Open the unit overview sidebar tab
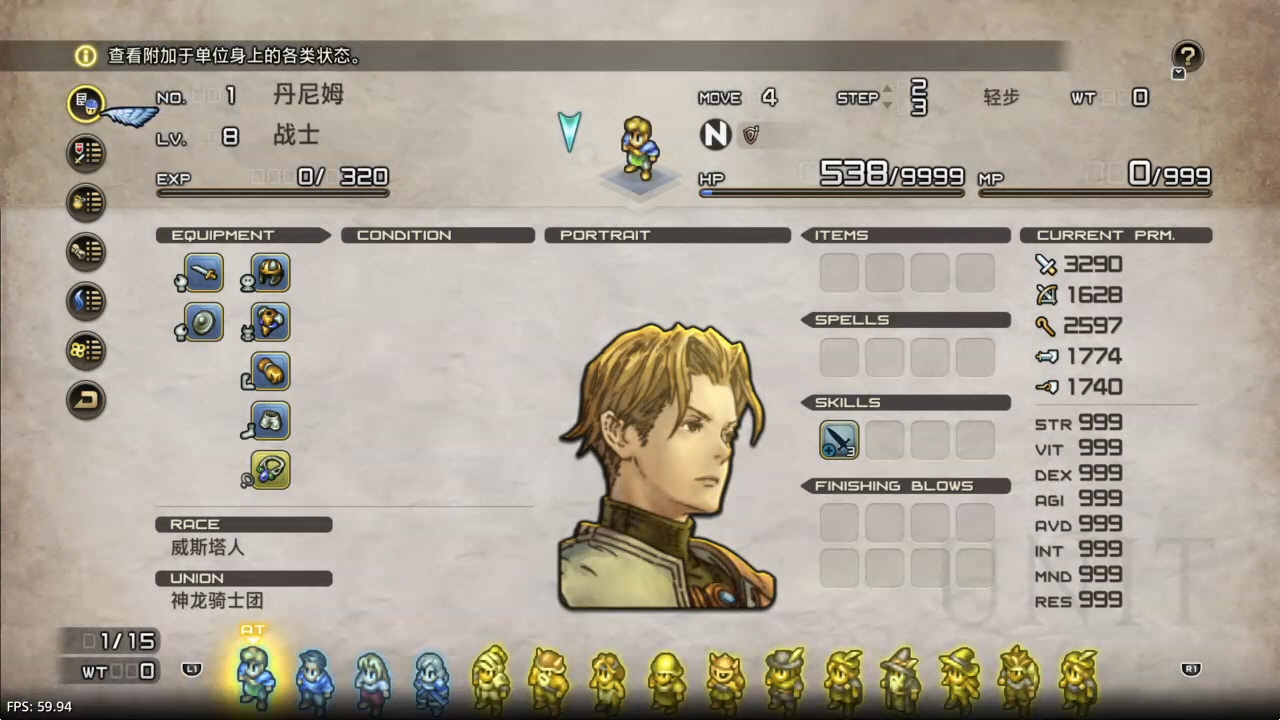Viewport: 1280px width, 720px height. [87, 104]
